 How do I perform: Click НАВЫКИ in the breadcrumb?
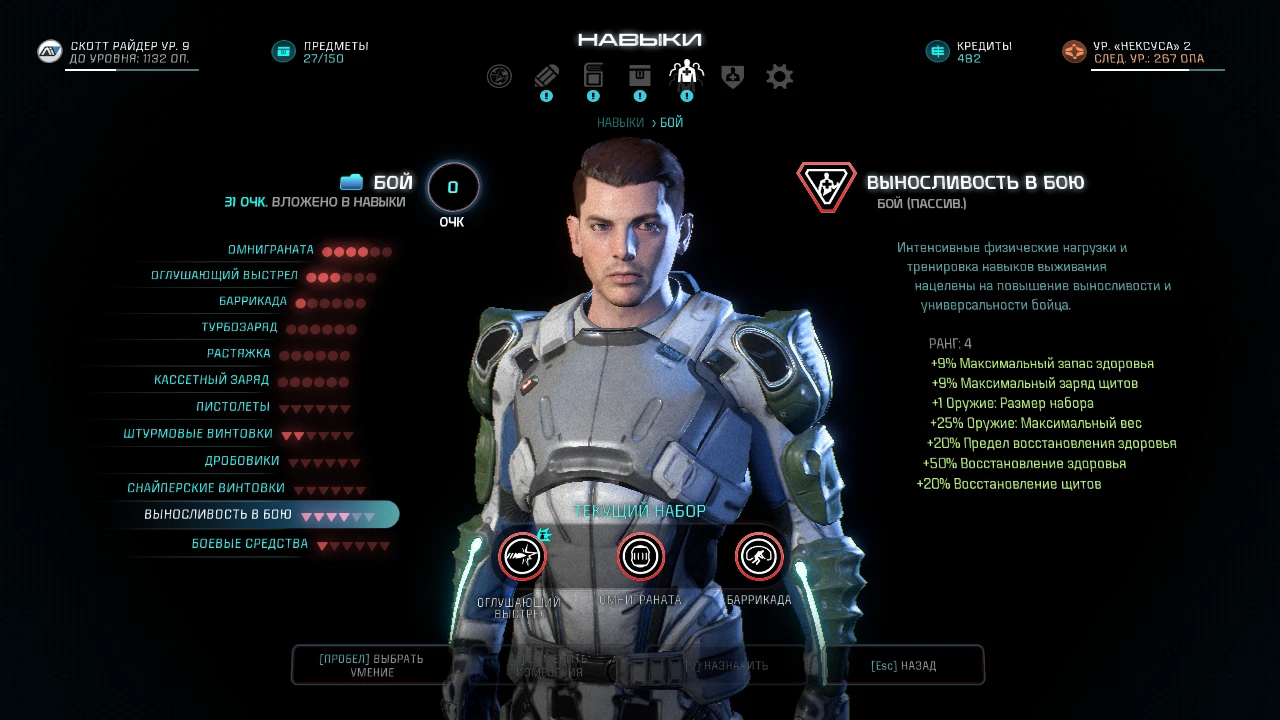tap(620, 121)
